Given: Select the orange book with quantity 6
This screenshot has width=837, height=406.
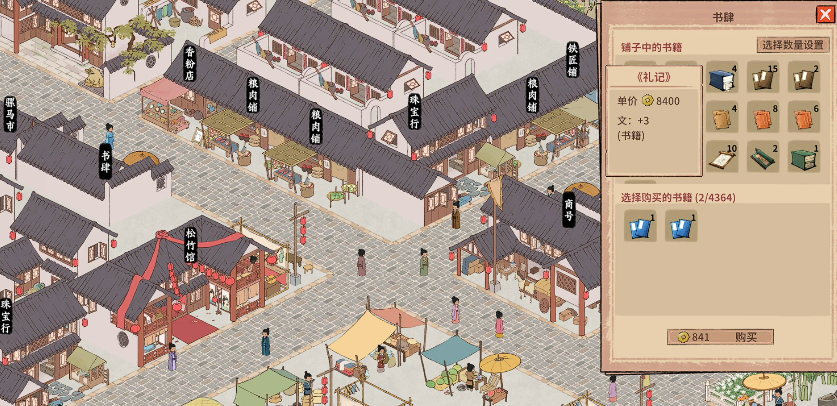Looking at the screenshot, I should click(803, 117).
